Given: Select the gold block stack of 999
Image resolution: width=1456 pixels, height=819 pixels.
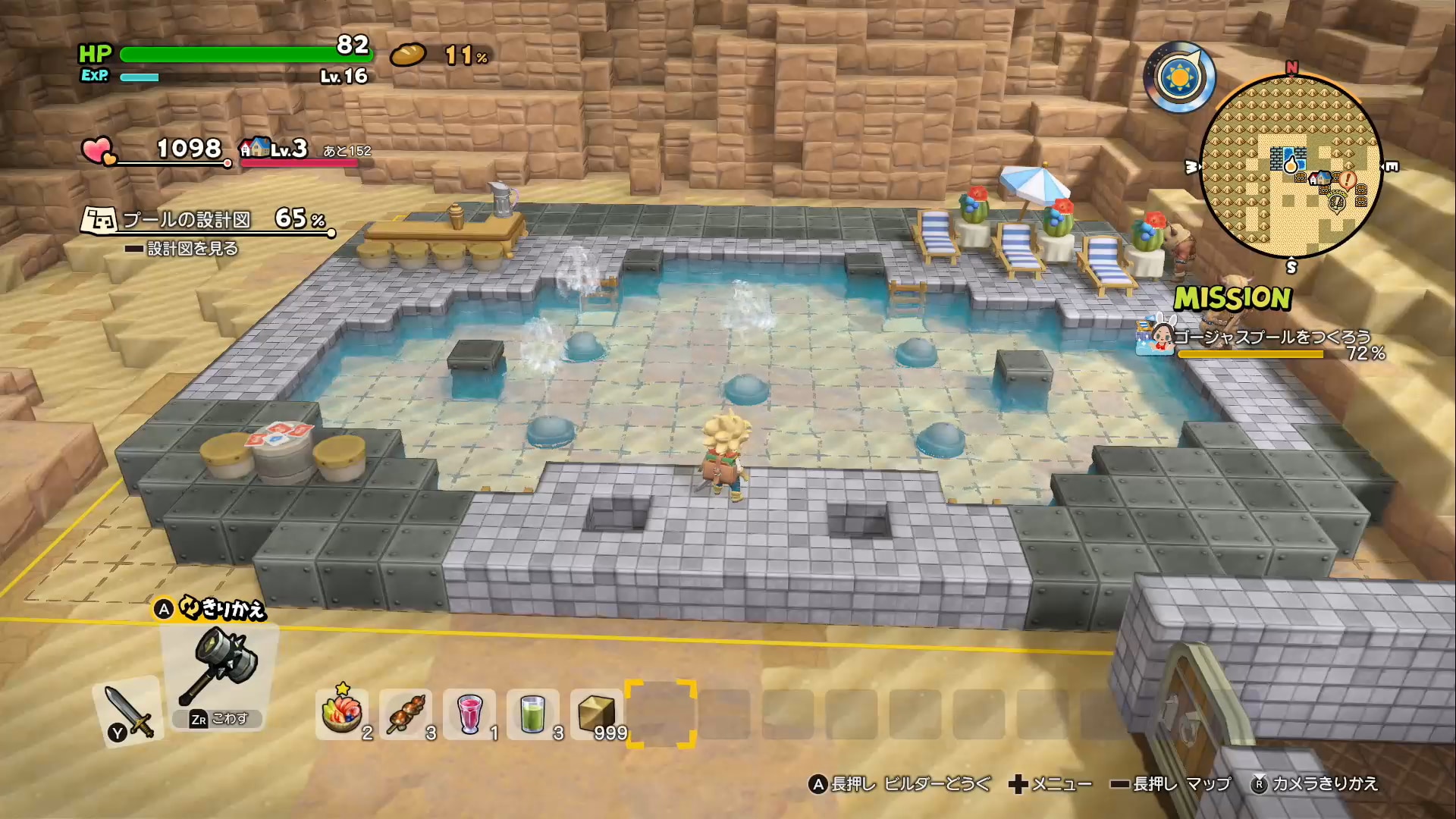Looking at the screenshot, I should 597,714.
